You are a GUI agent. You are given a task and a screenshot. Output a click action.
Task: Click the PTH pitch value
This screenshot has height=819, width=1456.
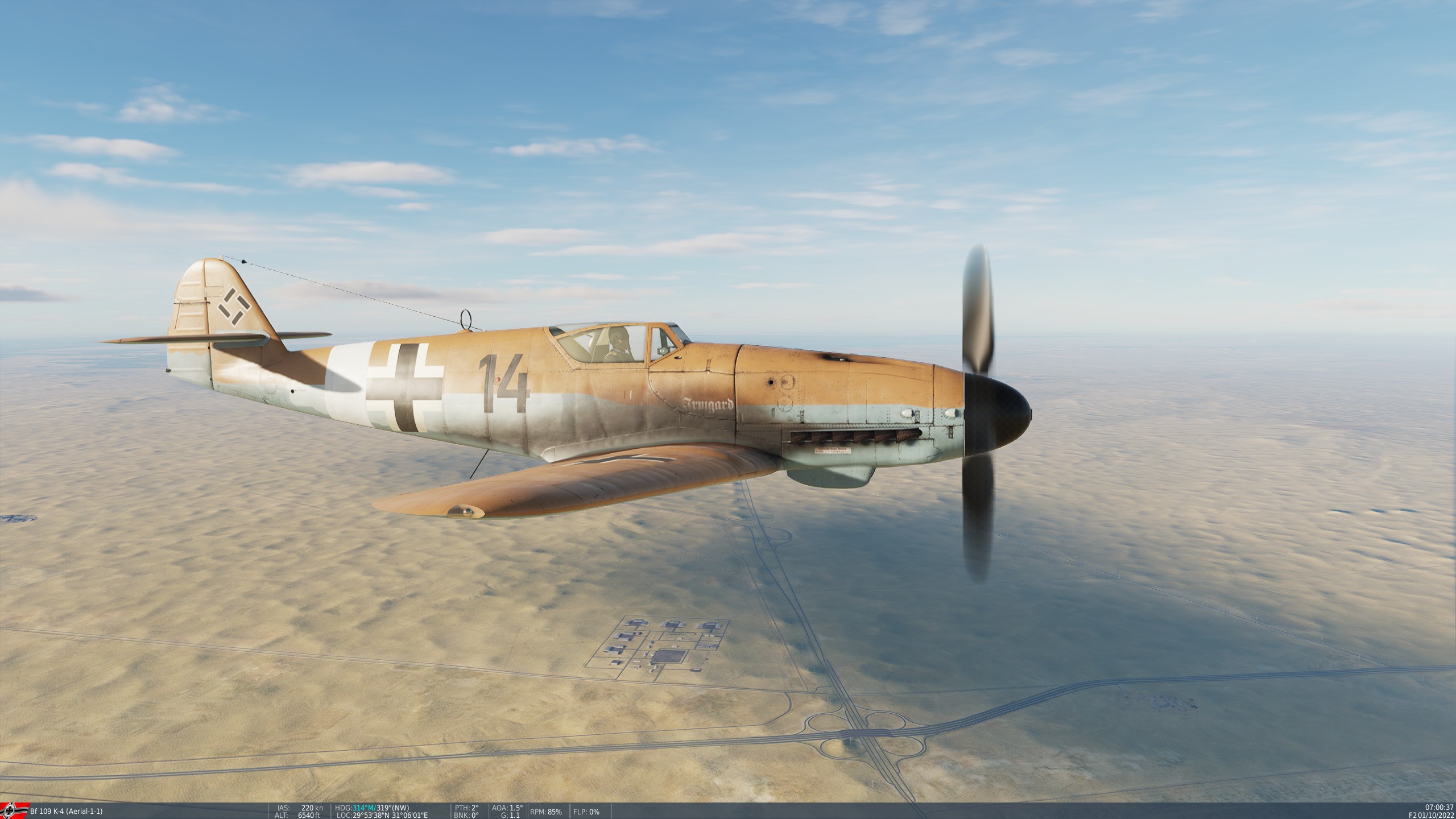(466, 808)
